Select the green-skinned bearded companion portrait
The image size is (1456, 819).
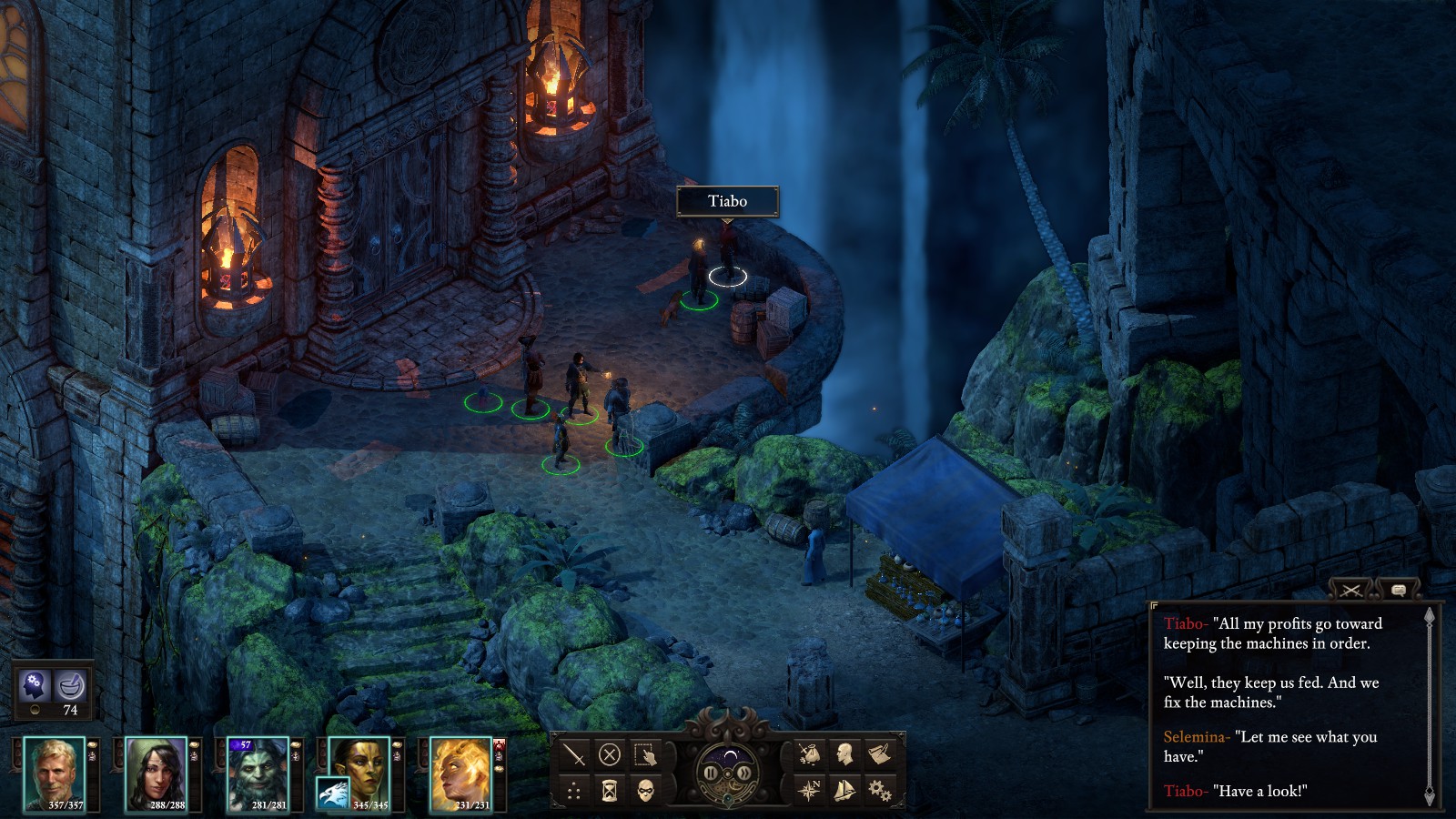pyautogui.click(x=258, y=773)
